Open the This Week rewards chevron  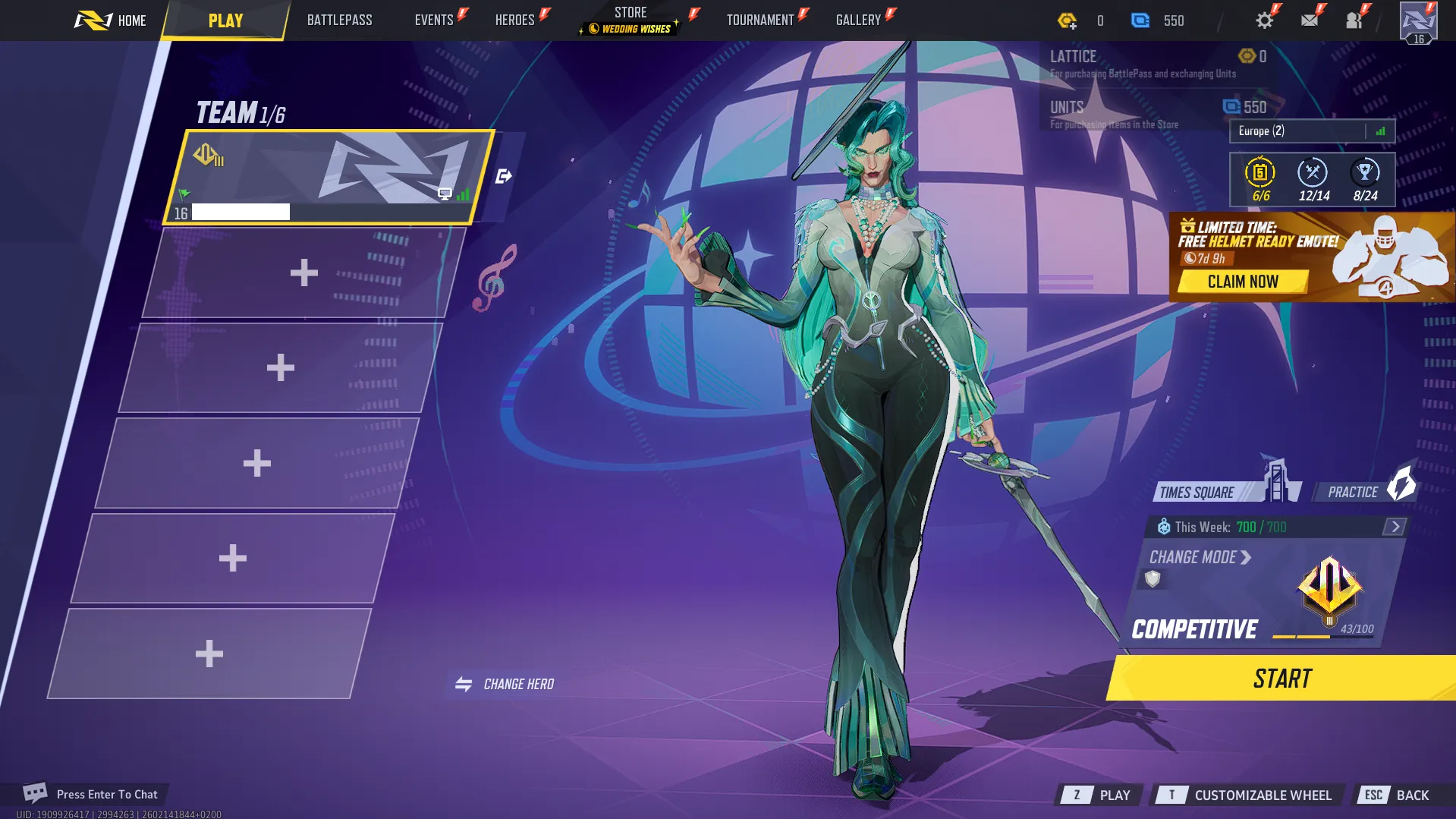click(1395, 525)
